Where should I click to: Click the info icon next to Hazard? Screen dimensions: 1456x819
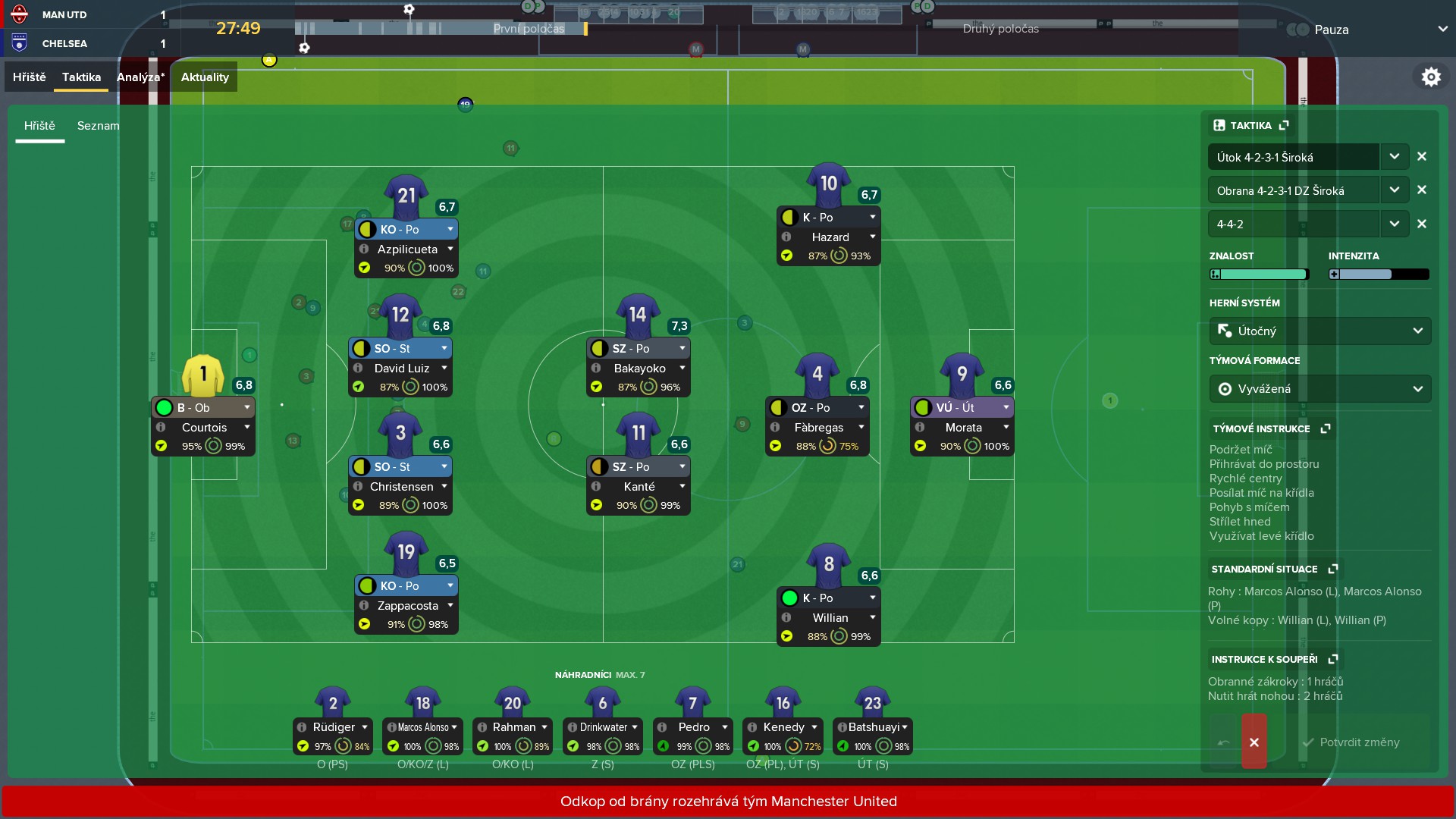[x=786, y=237]
